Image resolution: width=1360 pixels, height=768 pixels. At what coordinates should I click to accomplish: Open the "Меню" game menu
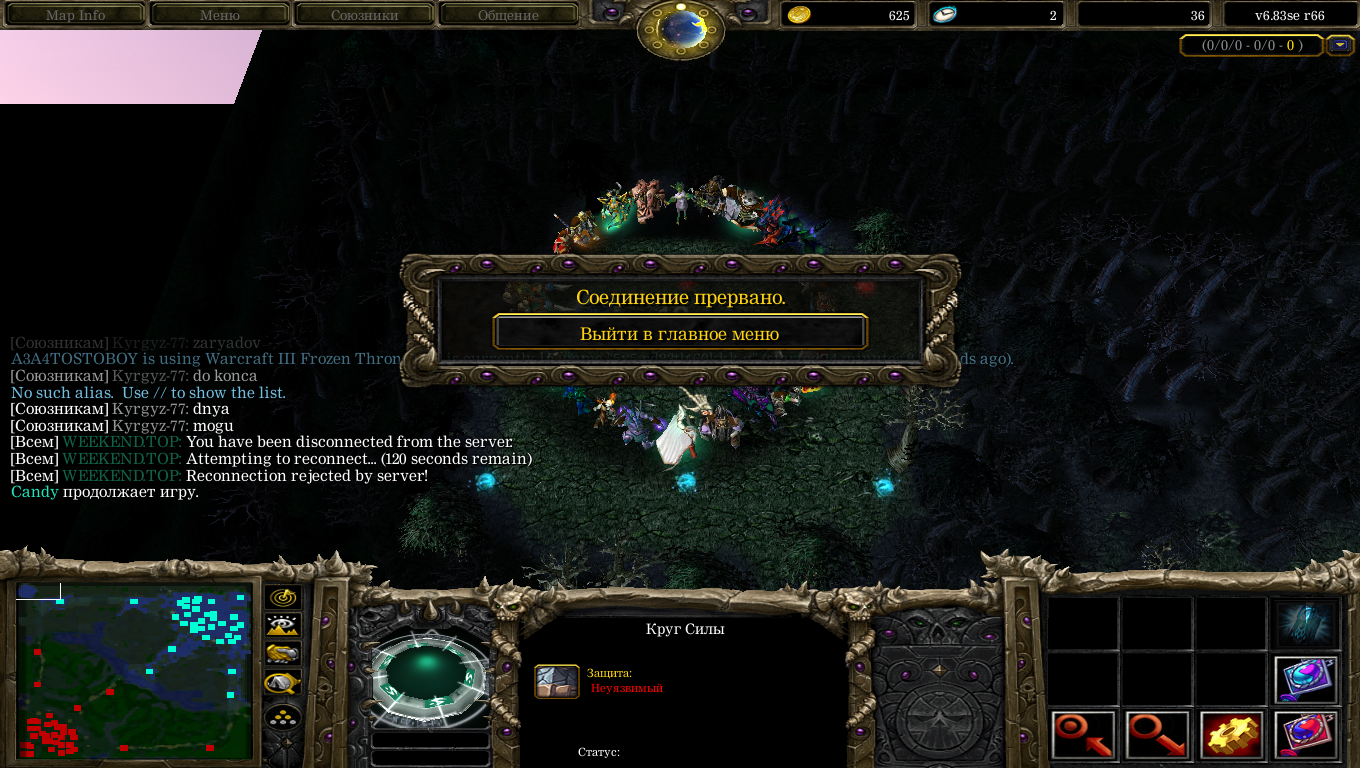pyautogui.click(x=220, y=15)
